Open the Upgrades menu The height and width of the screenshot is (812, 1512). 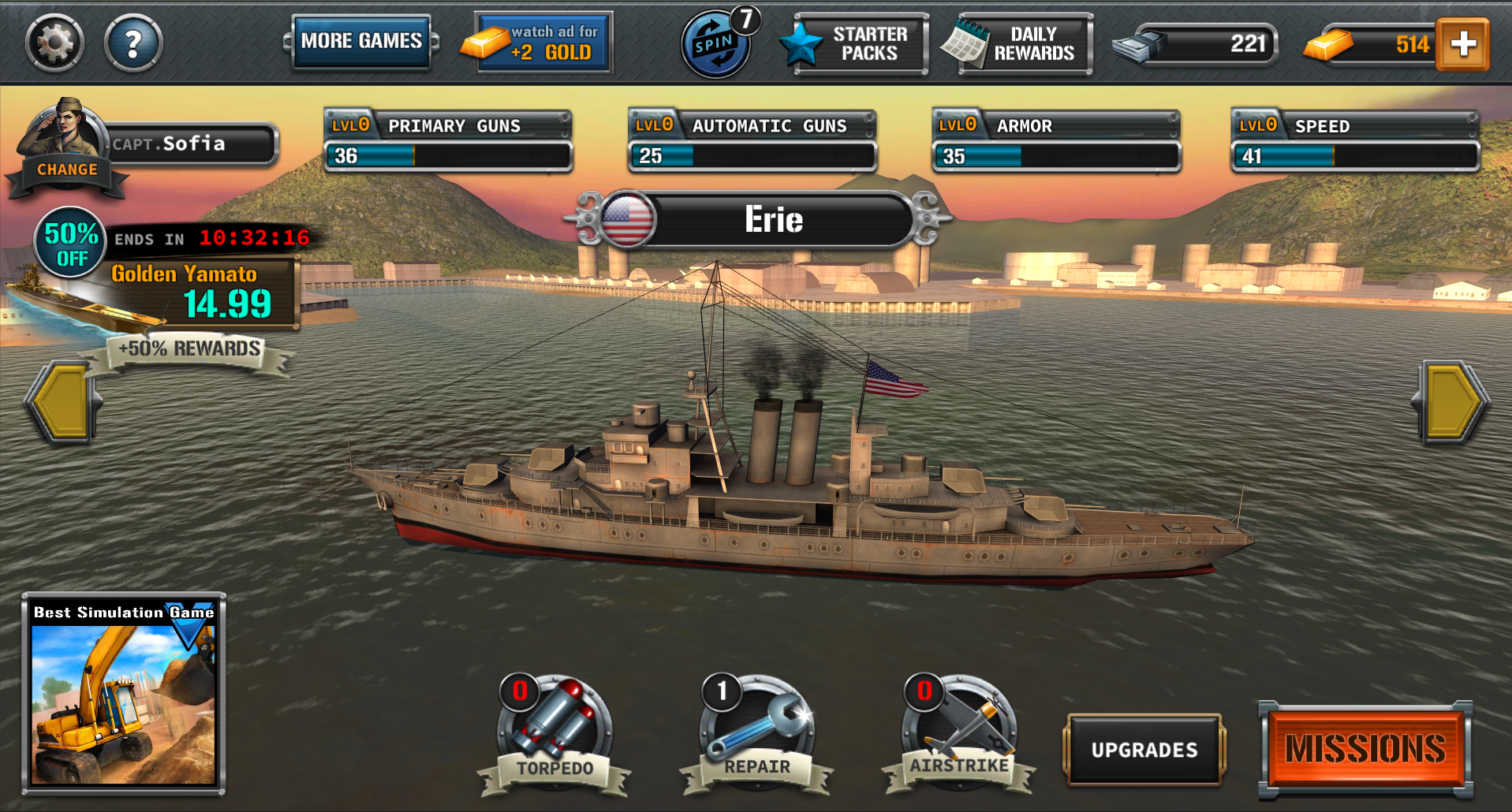click(x=1144, y=750)
